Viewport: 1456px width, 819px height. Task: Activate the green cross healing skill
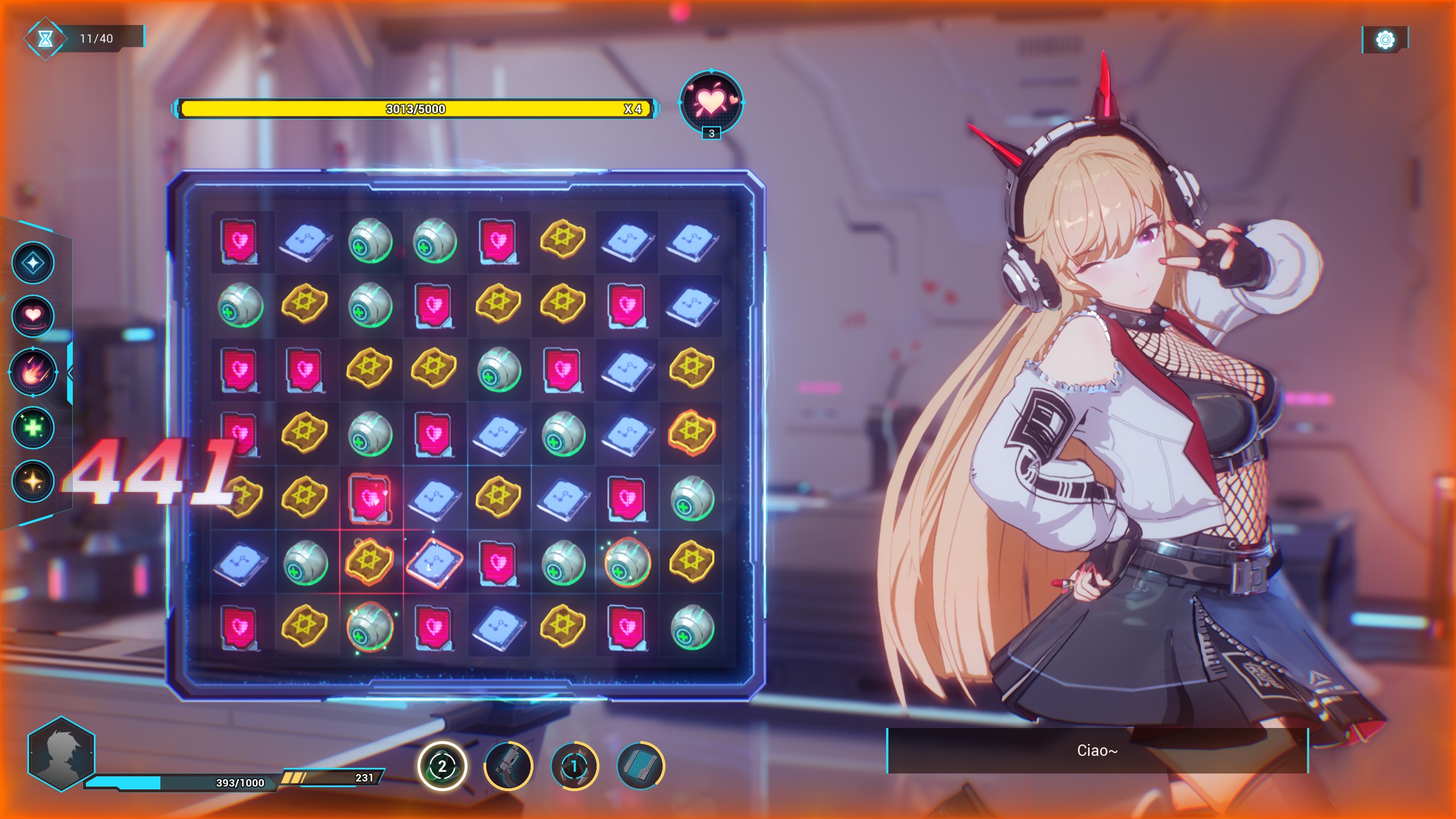pyautogui.click(x=33, y=427)
